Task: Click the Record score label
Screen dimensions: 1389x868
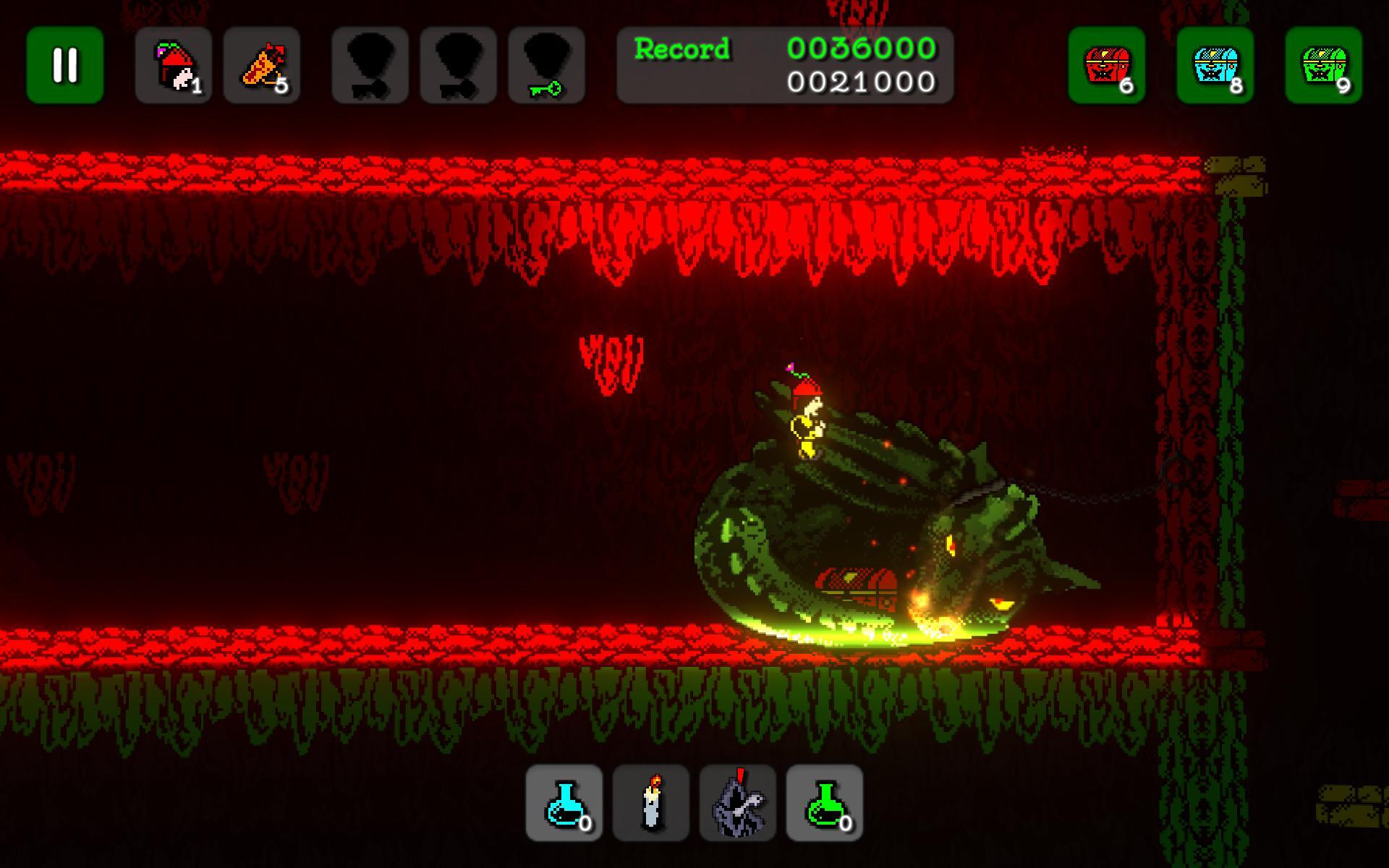Action: (681, 48)
